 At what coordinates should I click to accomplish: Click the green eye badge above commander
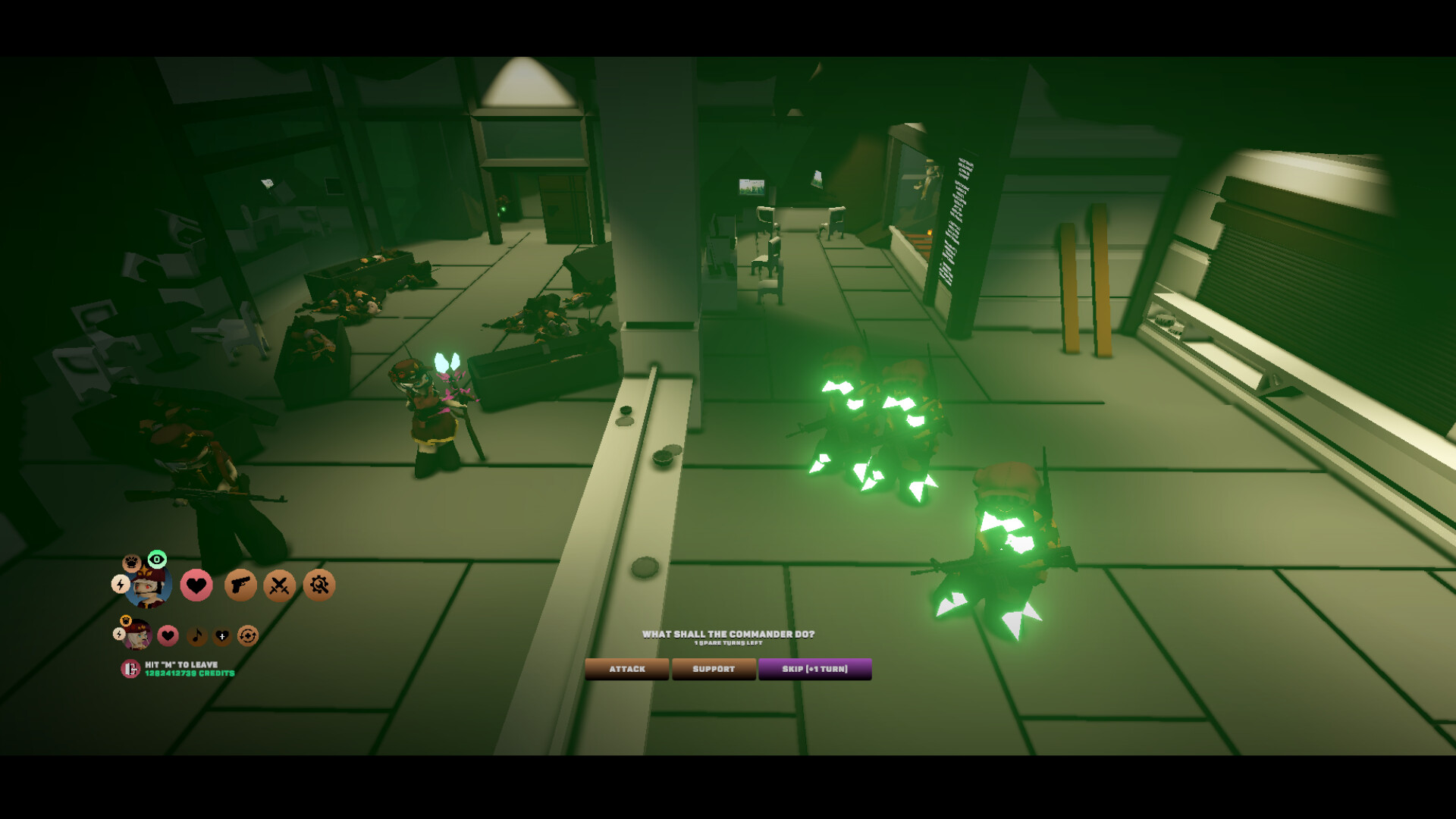click(158, 560)
